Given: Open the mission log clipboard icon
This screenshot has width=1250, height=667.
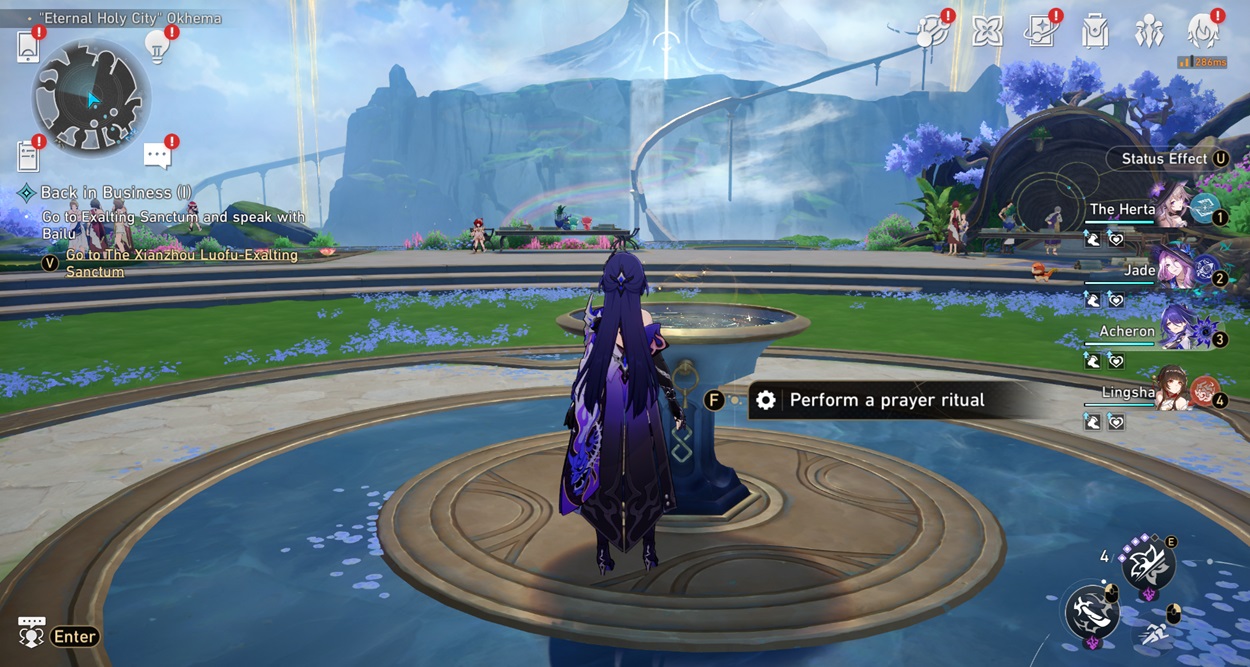Looking at the screenshot, I should pyautogui.click(x=28, y=156).
